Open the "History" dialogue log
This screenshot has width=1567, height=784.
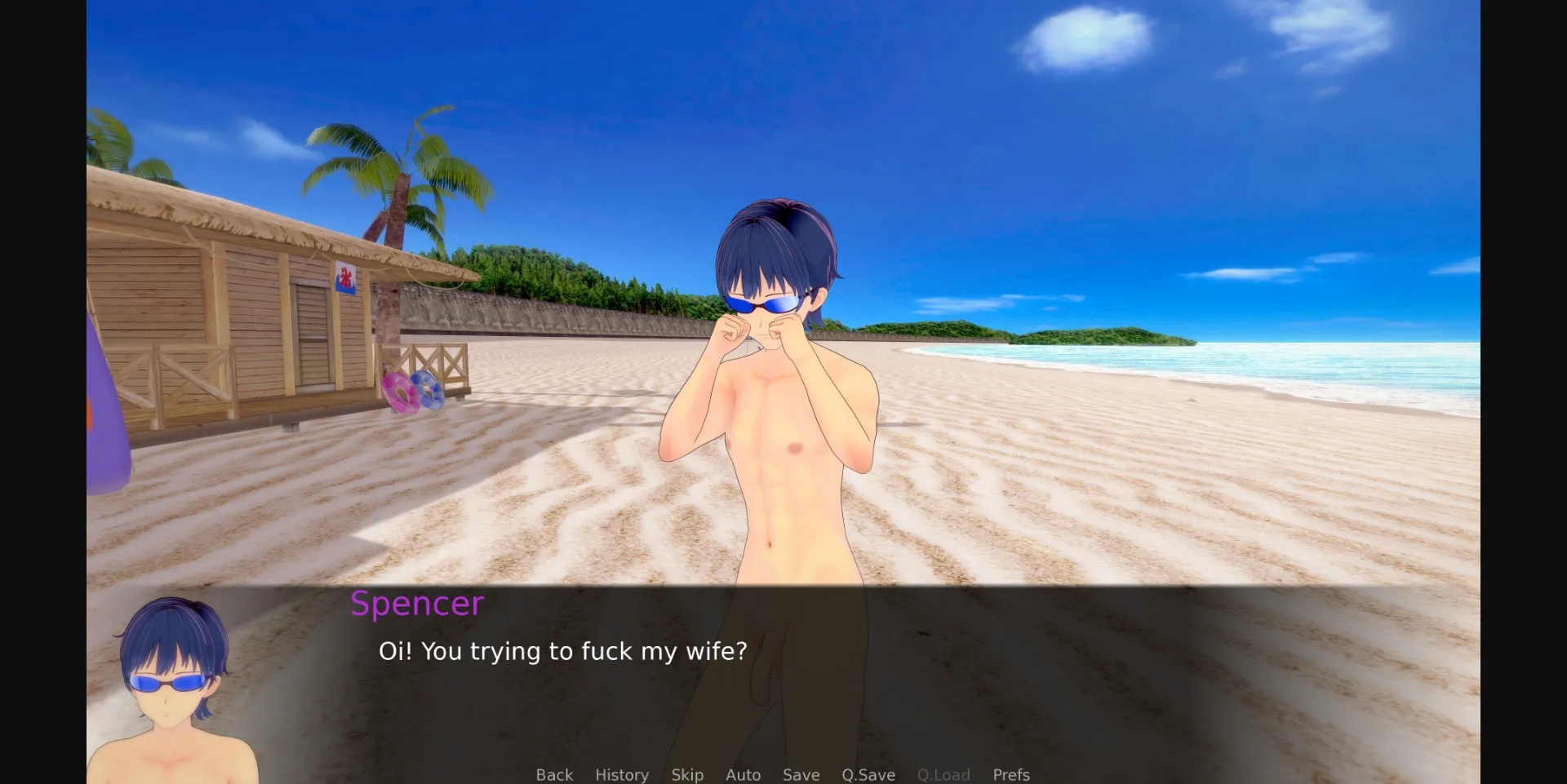click(x=622, y=775)
